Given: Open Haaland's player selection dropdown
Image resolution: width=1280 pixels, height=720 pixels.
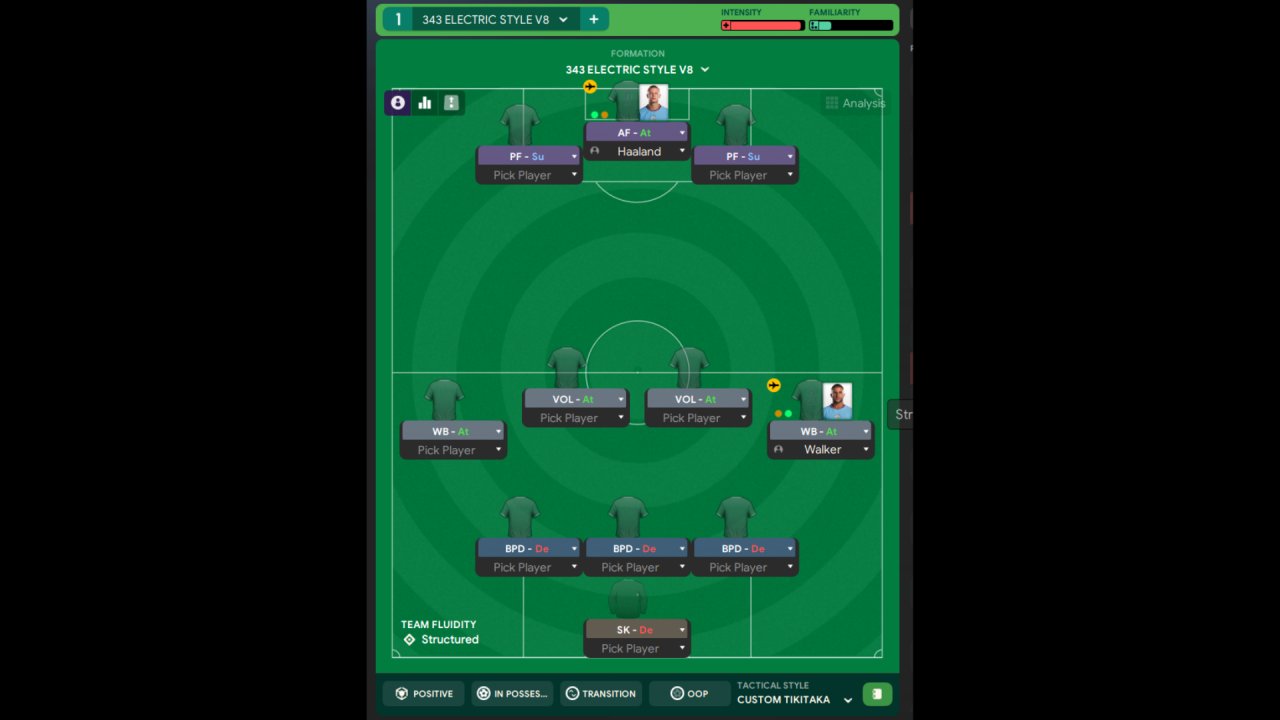Looking at the screenshot, I should (x=682, y=152).
